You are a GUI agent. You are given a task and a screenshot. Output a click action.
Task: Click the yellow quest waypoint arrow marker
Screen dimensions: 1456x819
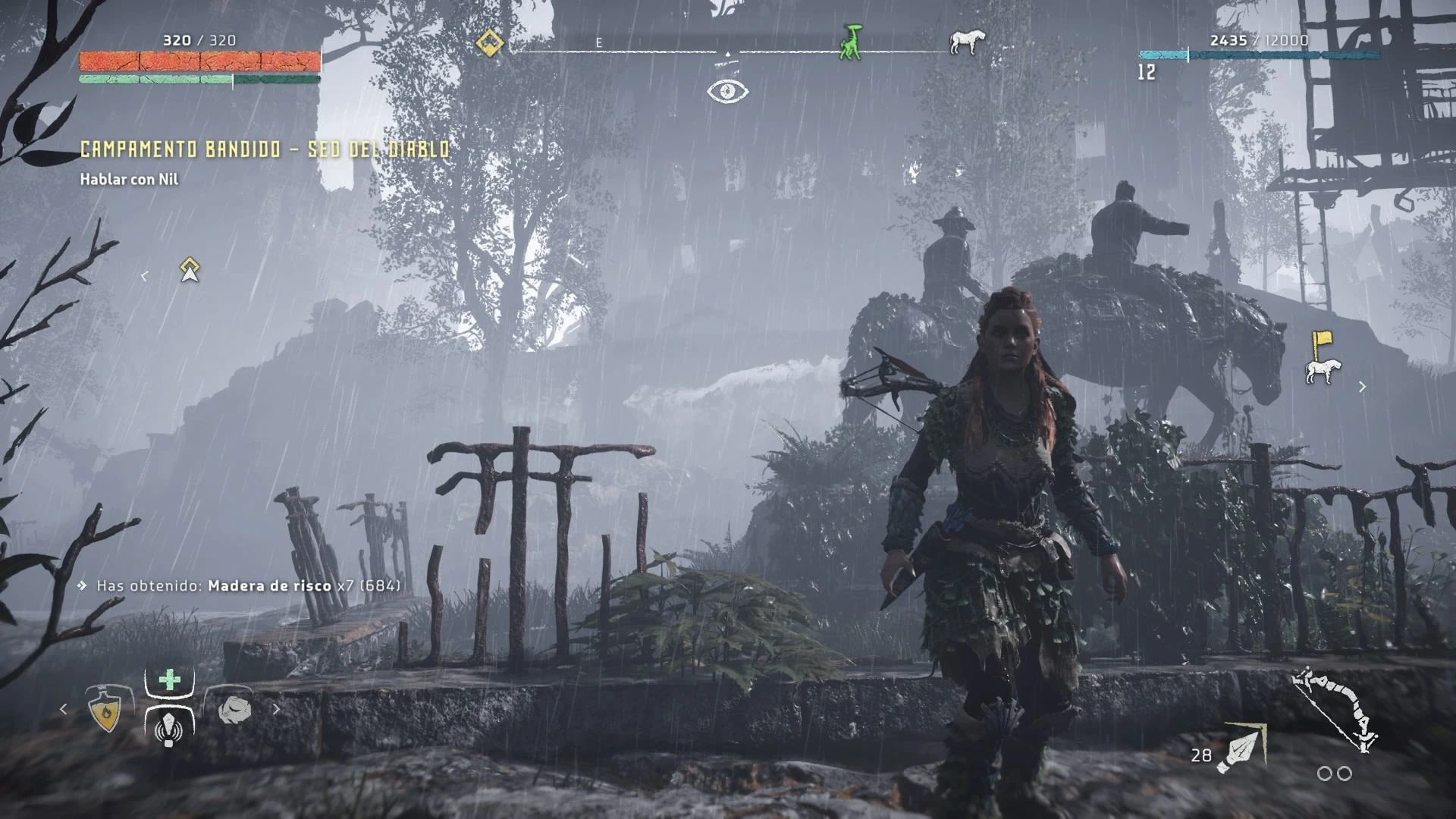pos(190,269)
